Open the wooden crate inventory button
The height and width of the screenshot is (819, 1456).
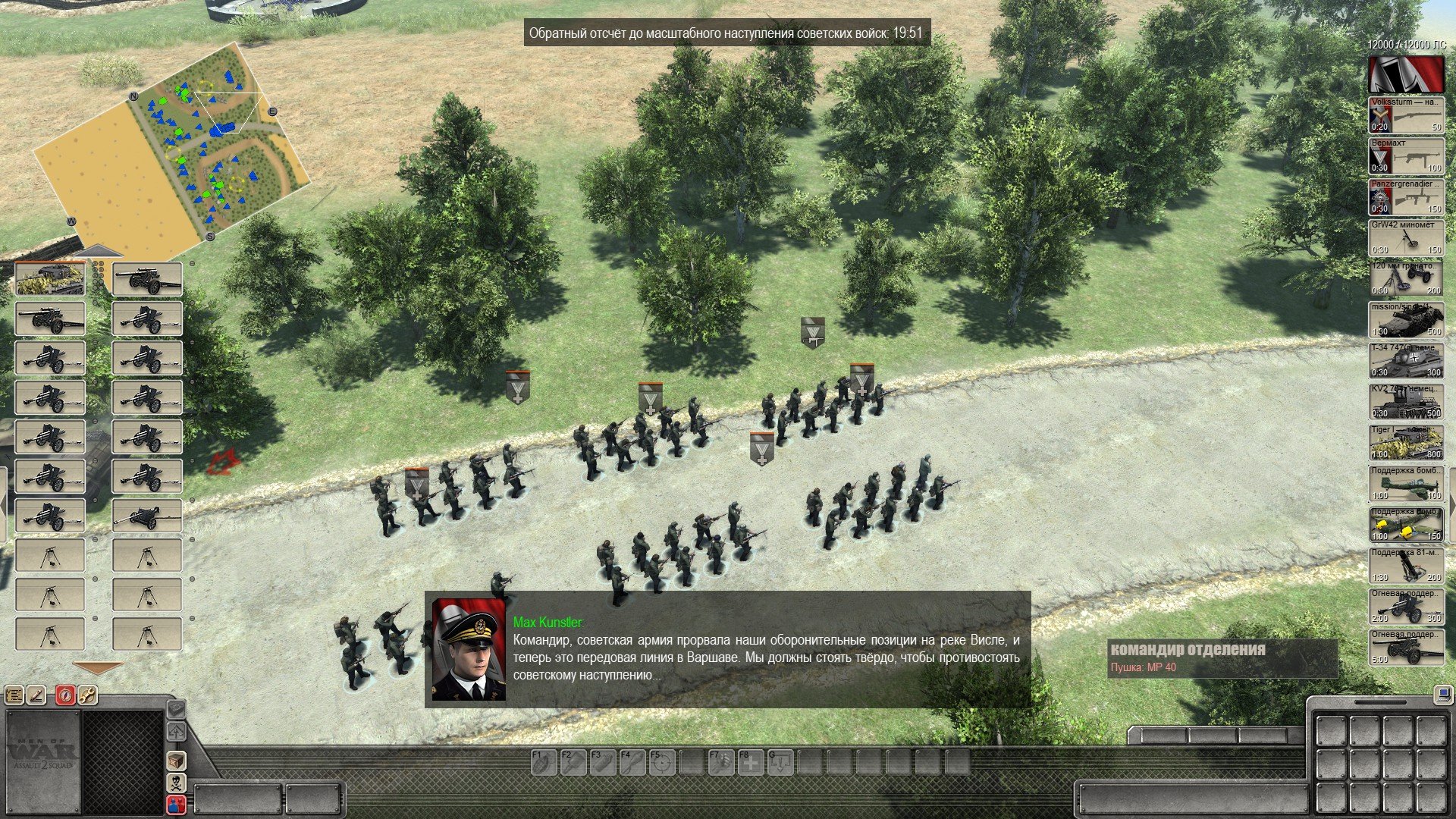[176, 761]
